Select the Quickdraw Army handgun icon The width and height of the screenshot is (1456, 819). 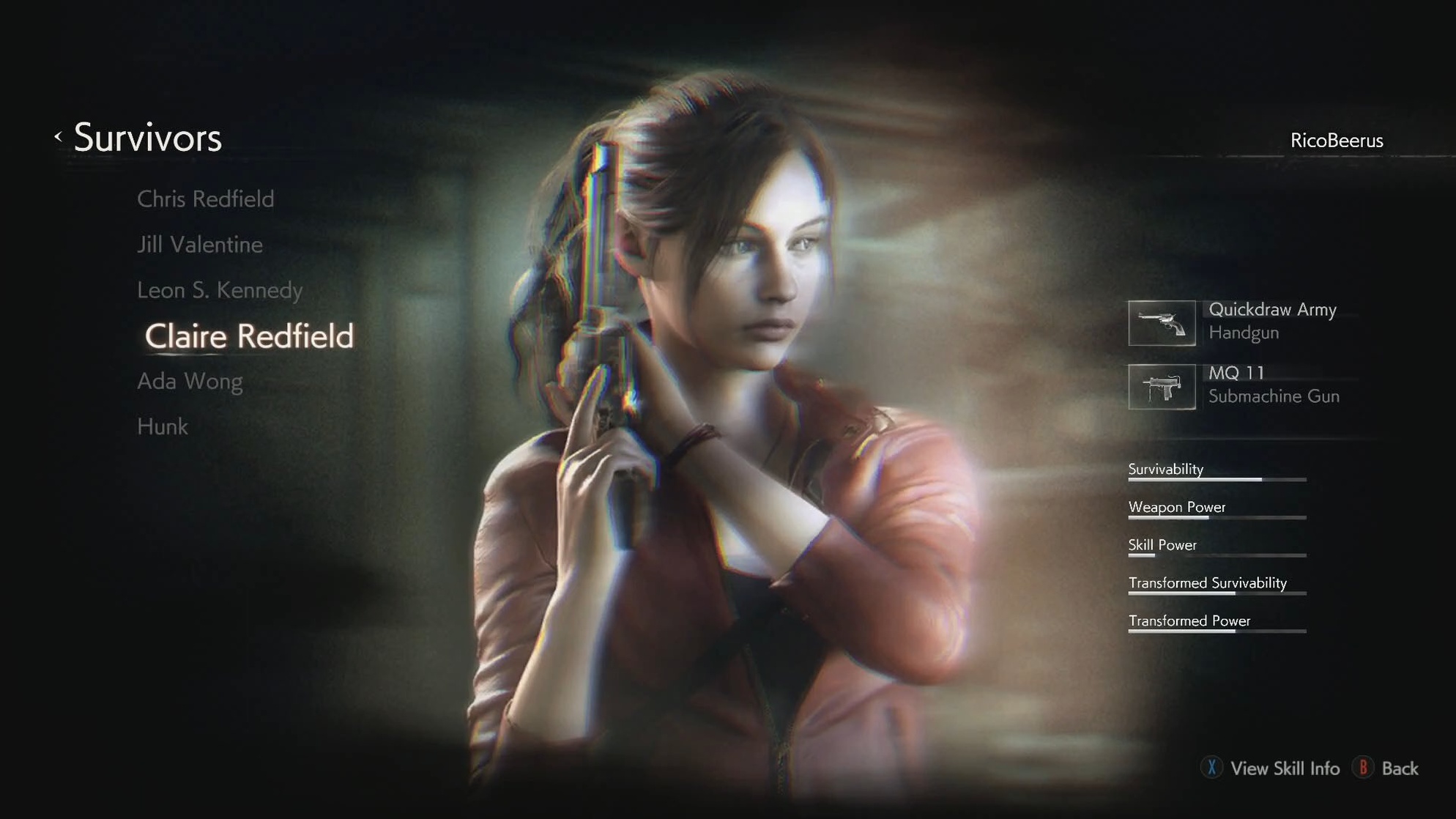coord(1163,322)
